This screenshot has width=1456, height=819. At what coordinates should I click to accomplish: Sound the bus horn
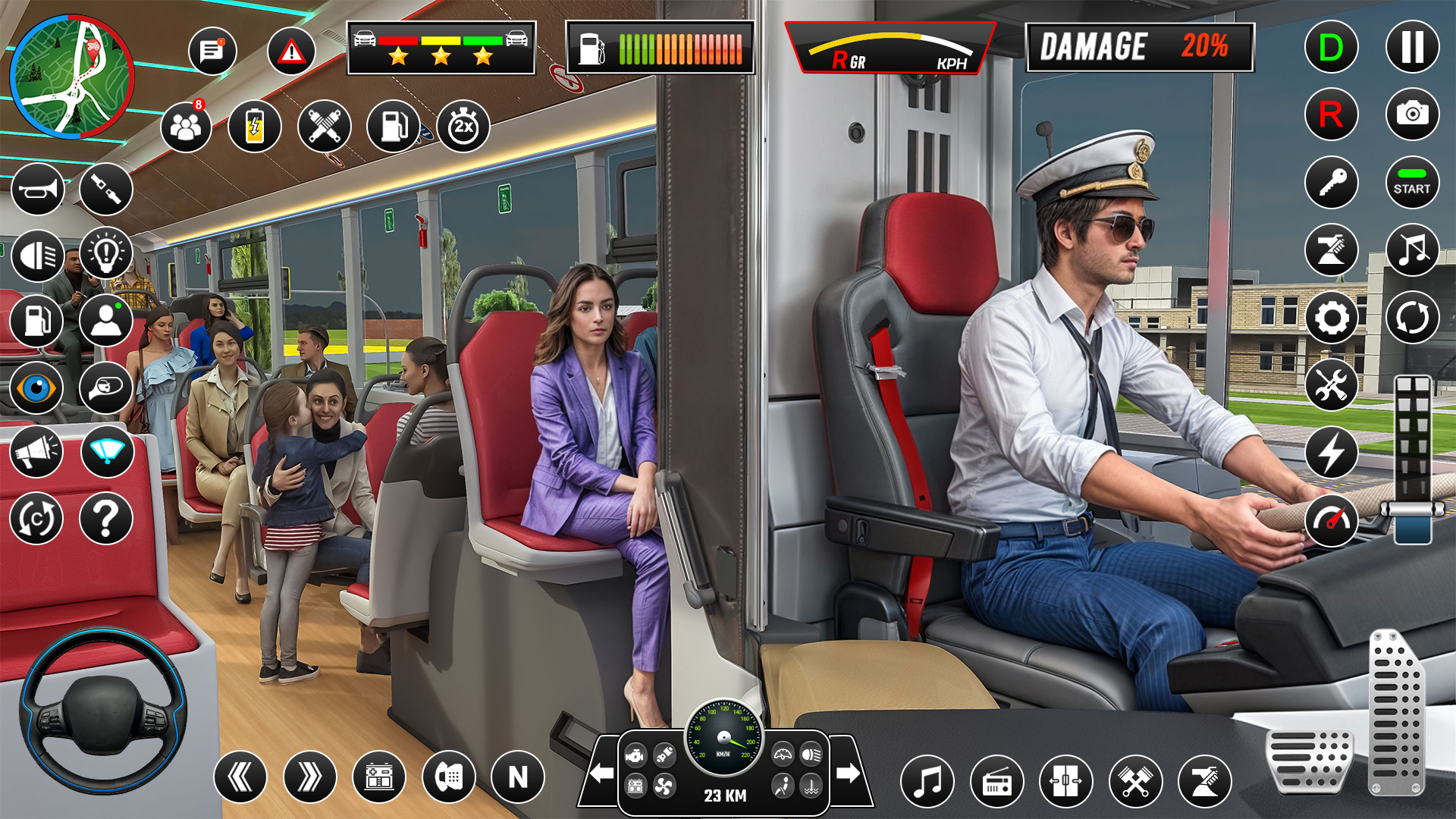pyautogui.click(x=37, y=189)
